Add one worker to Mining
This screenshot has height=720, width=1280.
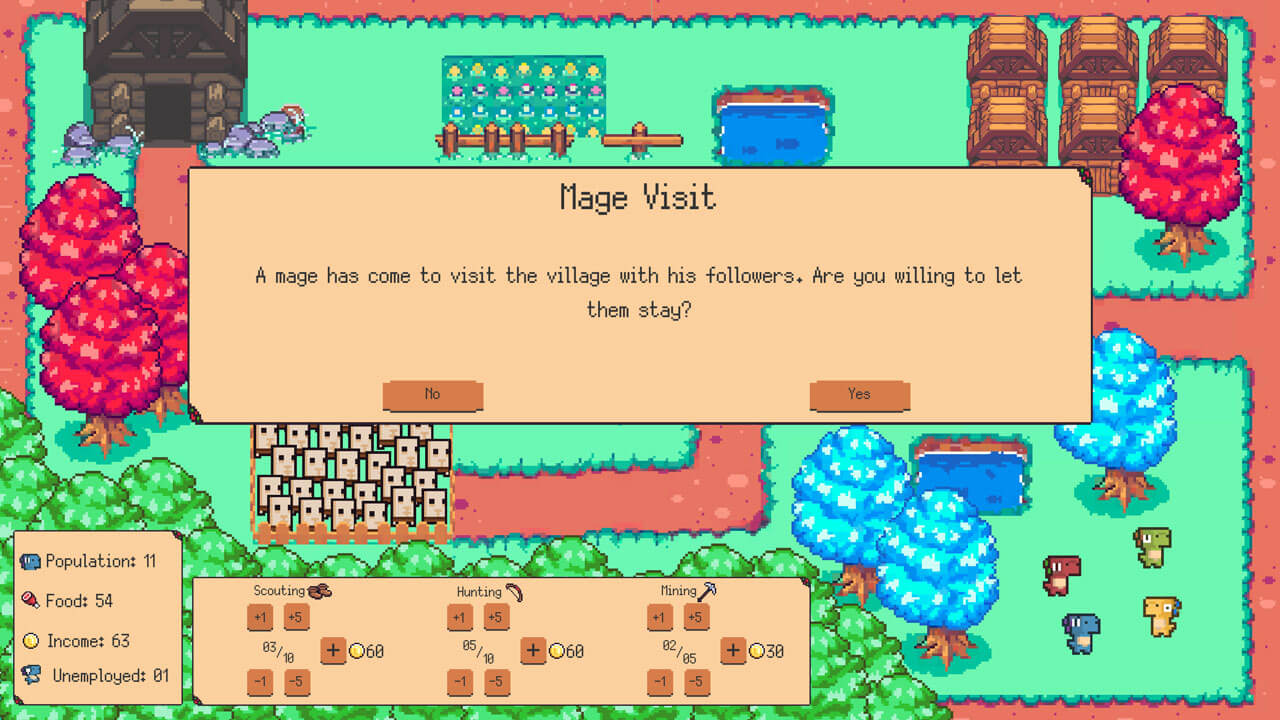660,617
